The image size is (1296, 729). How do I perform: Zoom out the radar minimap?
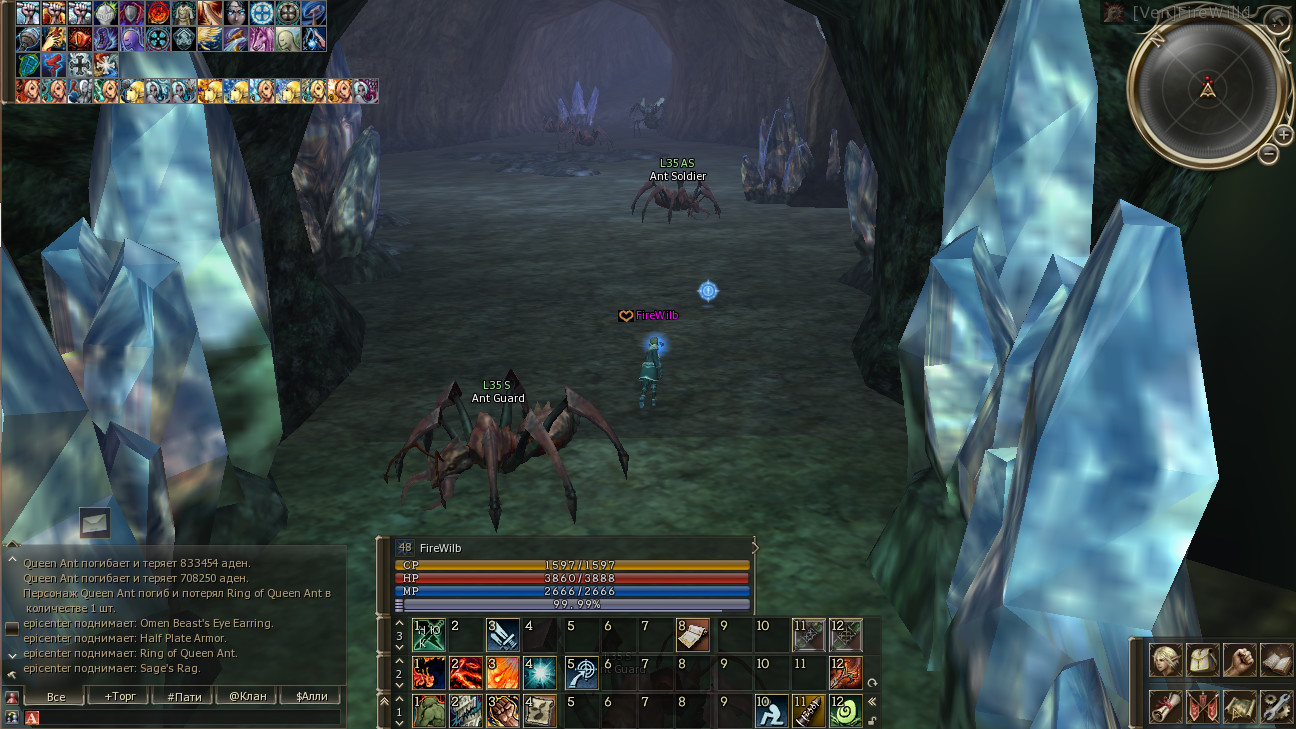click(x=1268, y=154)
